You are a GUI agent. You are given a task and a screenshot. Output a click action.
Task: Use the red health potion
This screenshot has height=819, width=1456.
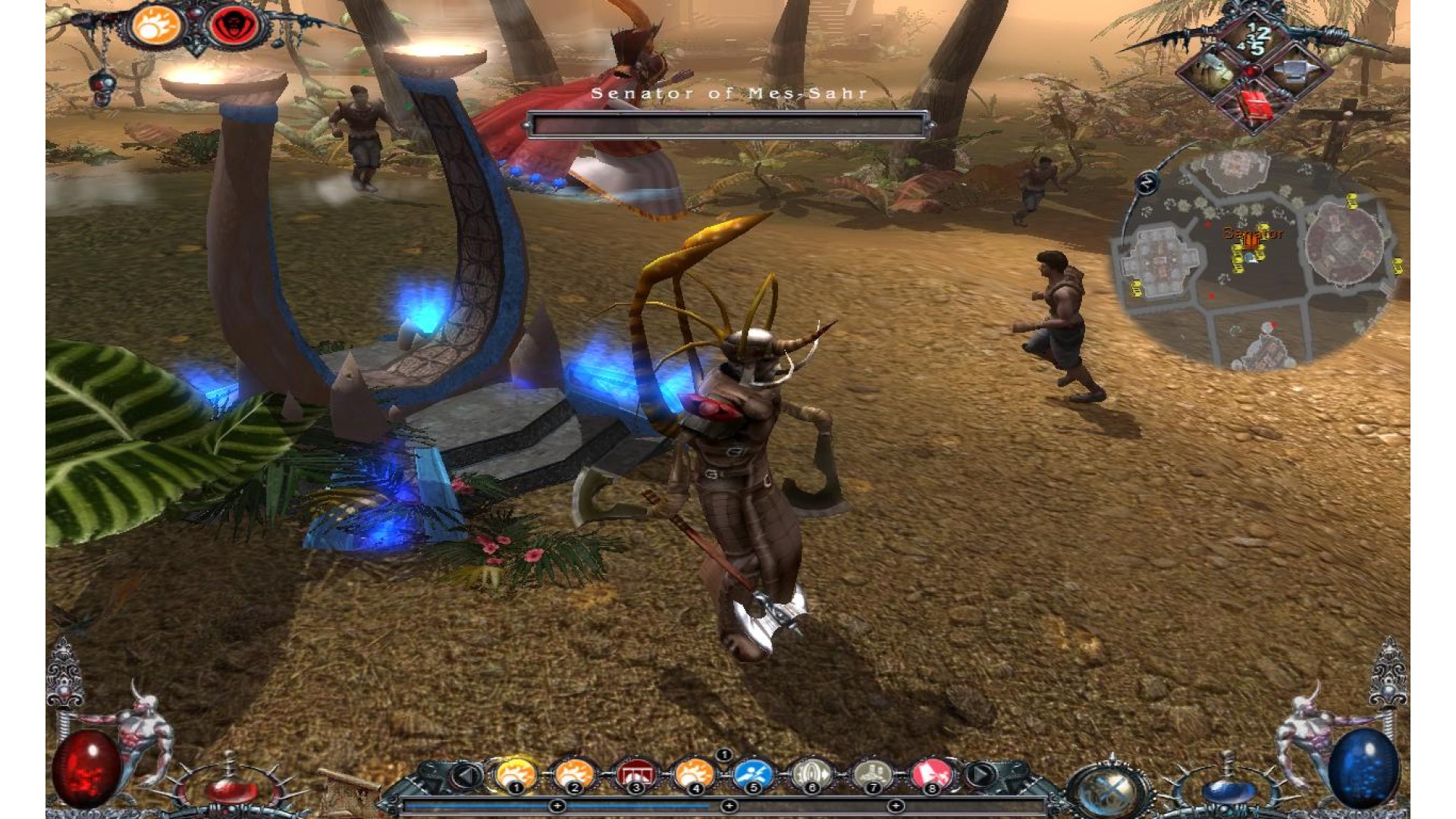point(231,789)
